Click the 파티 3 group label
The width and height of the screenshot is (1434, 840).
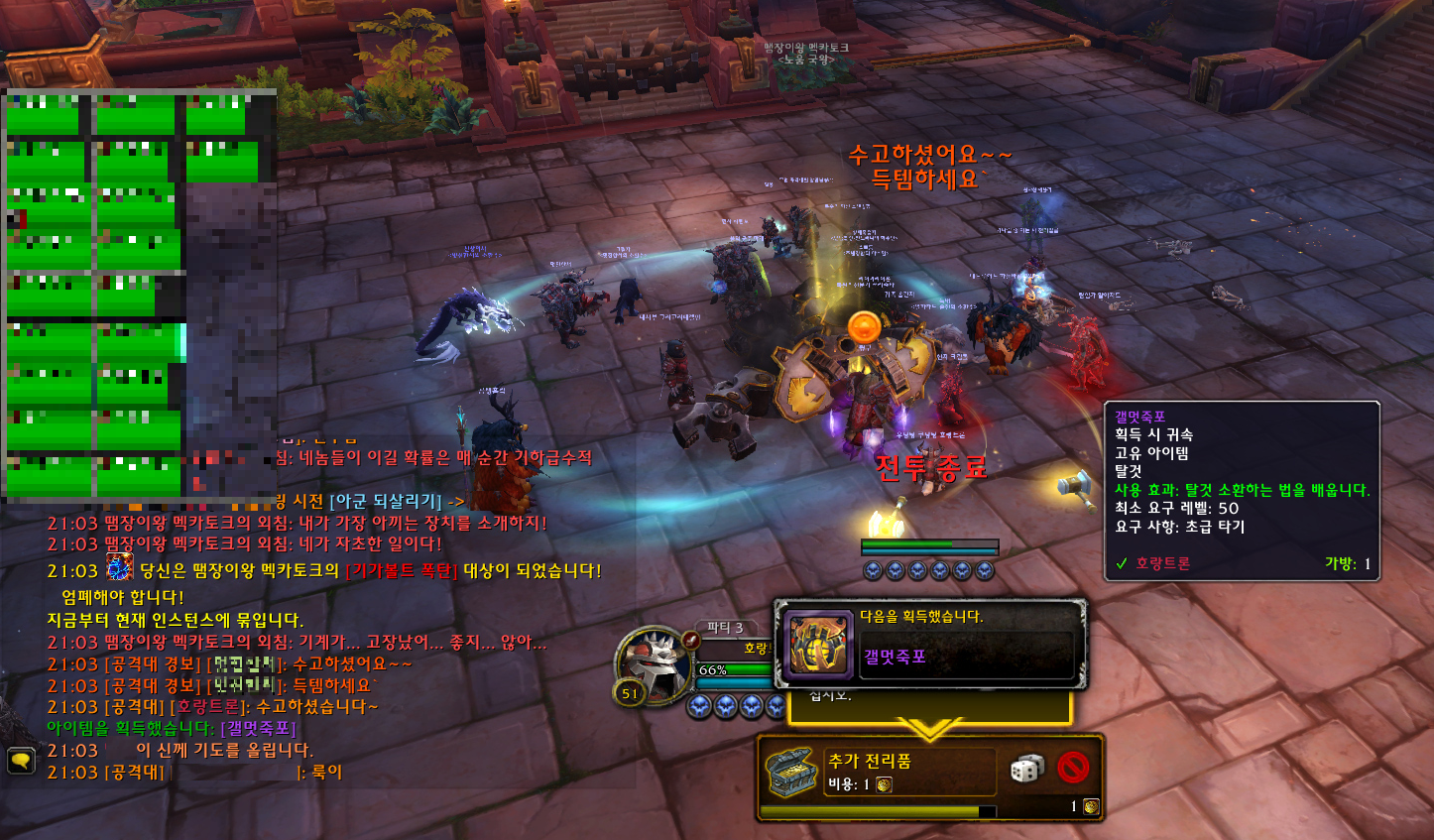pyautogui.click(x=724, y=628)
